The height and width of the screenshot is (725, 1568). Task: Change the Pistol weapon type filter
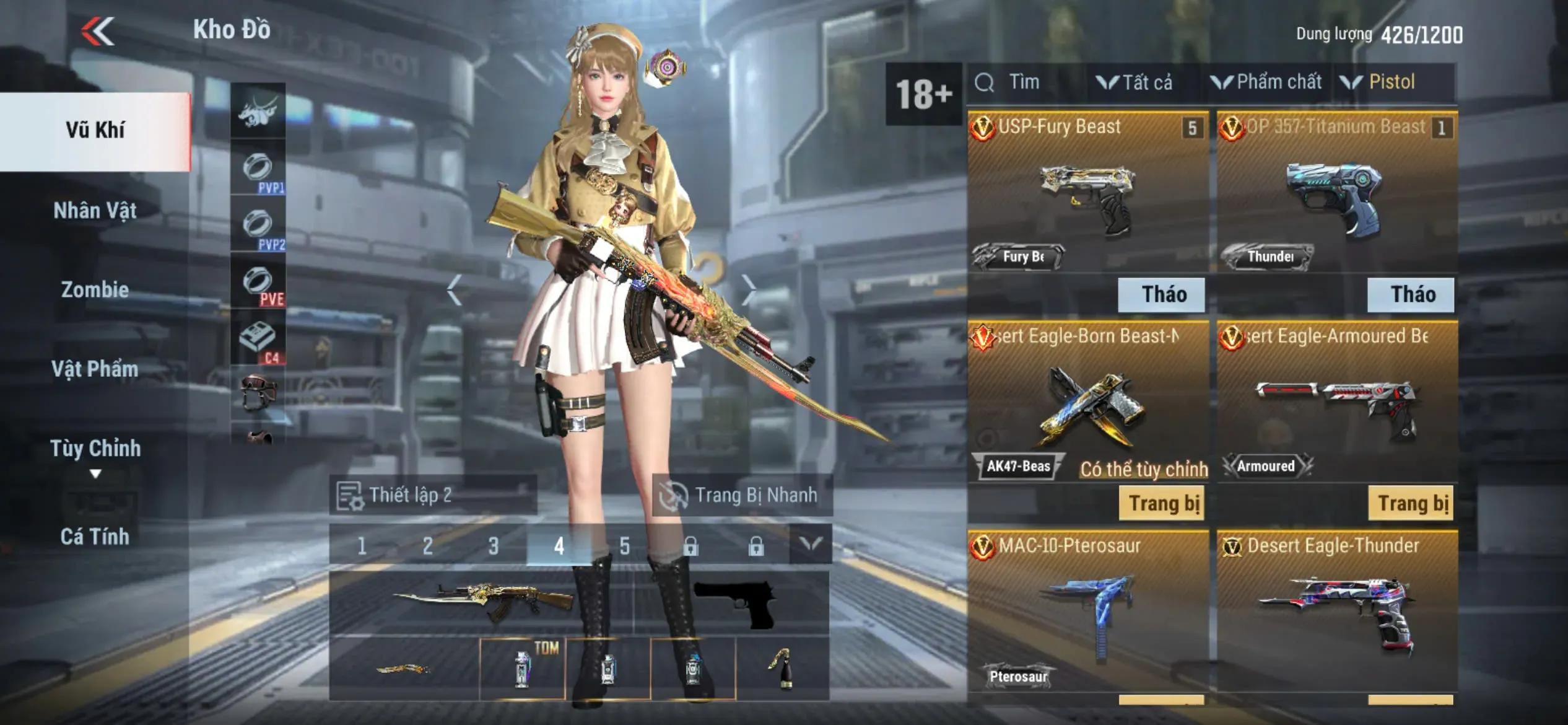[1380, 82]
